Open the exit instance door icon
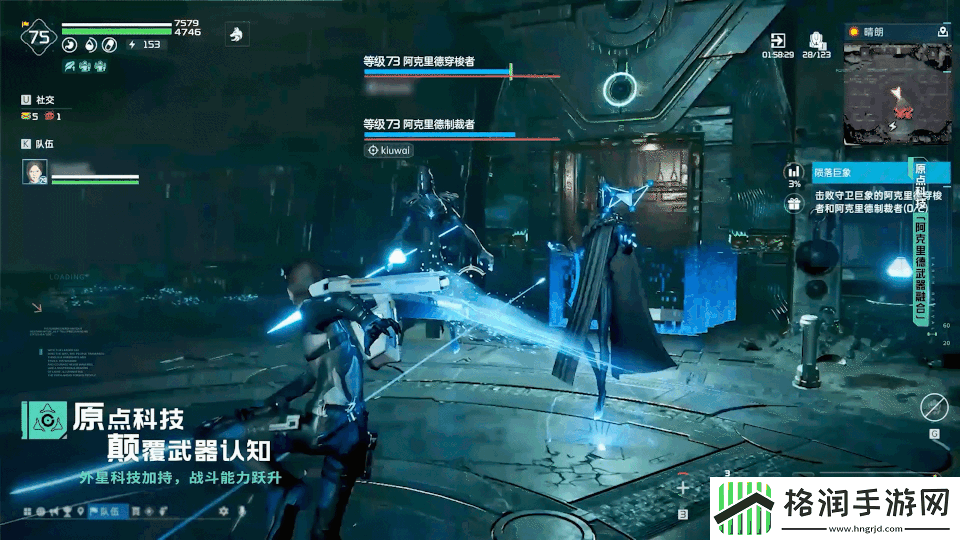Viewport: 960px width, 540px height. coord(778,40)
